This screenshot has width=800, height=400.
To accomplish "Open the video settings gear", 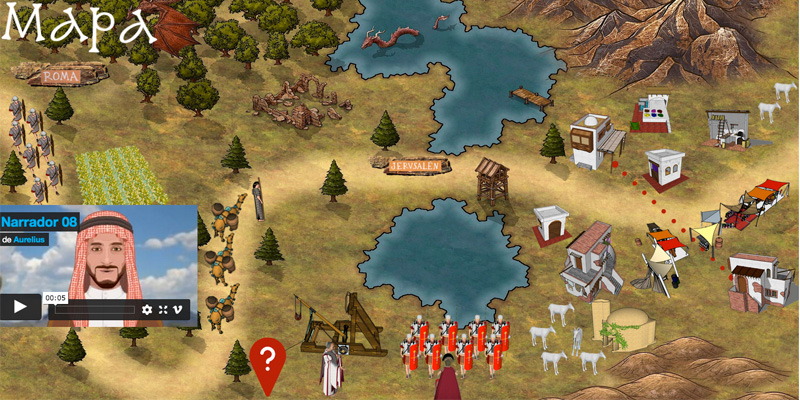I will coord(147,310).
